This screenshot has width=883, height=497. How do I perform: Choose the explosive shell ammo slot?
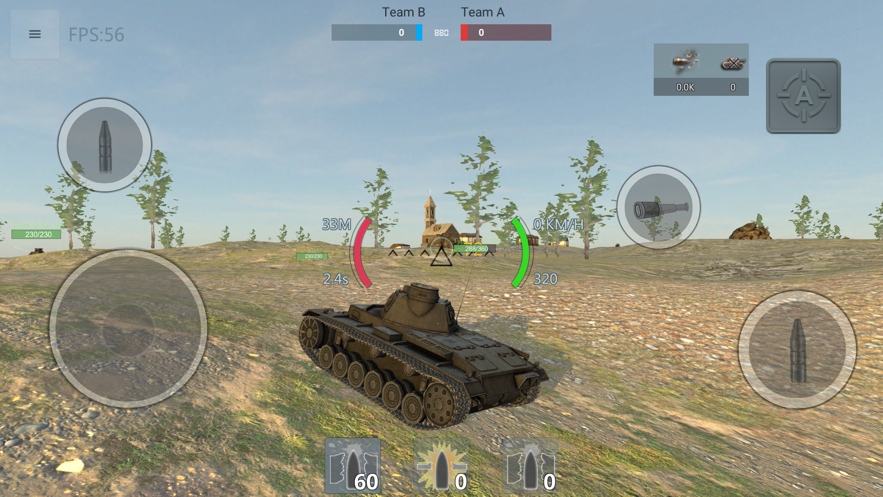tap(441, 466)
